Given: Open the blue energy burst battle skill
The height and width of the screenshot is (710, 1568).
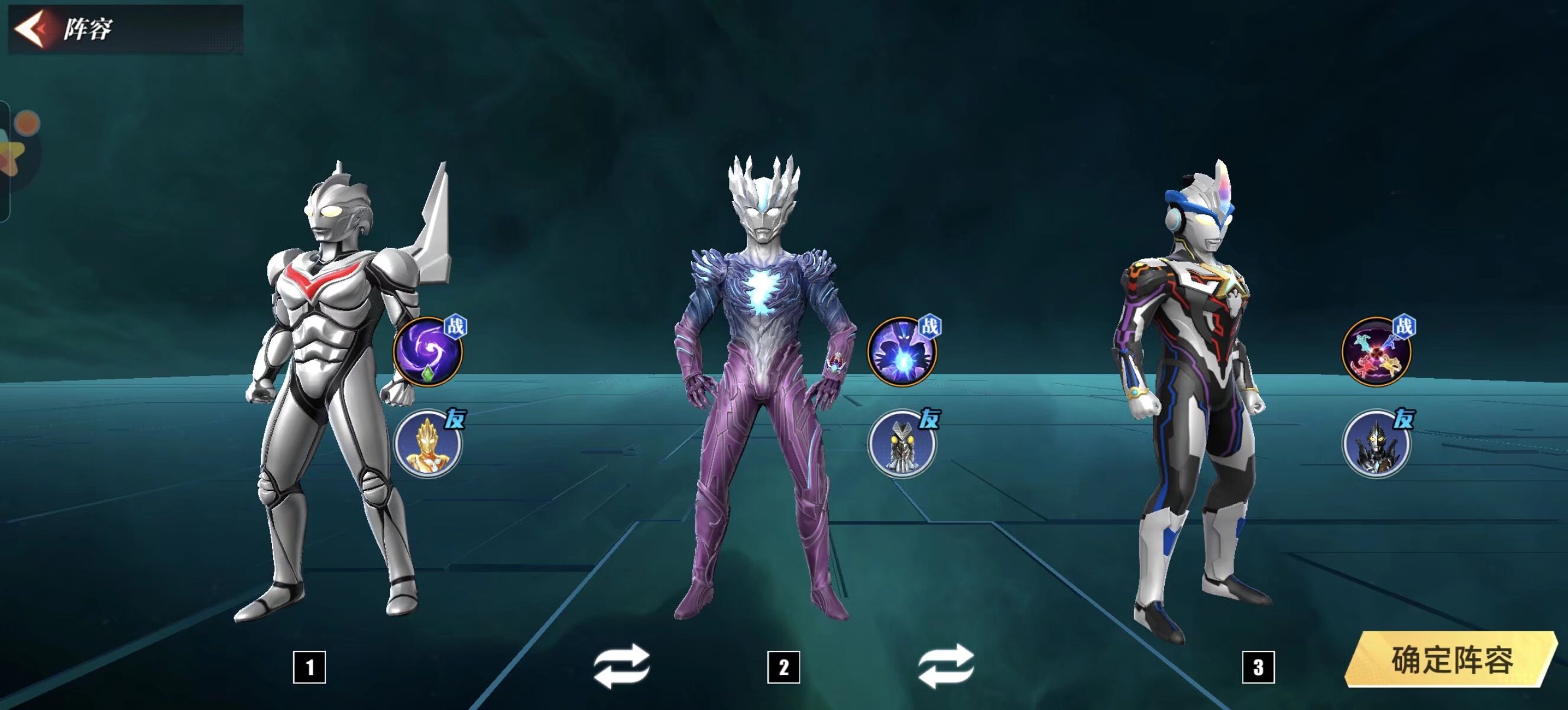Looking at the screenshot, I should pos(902,352).
